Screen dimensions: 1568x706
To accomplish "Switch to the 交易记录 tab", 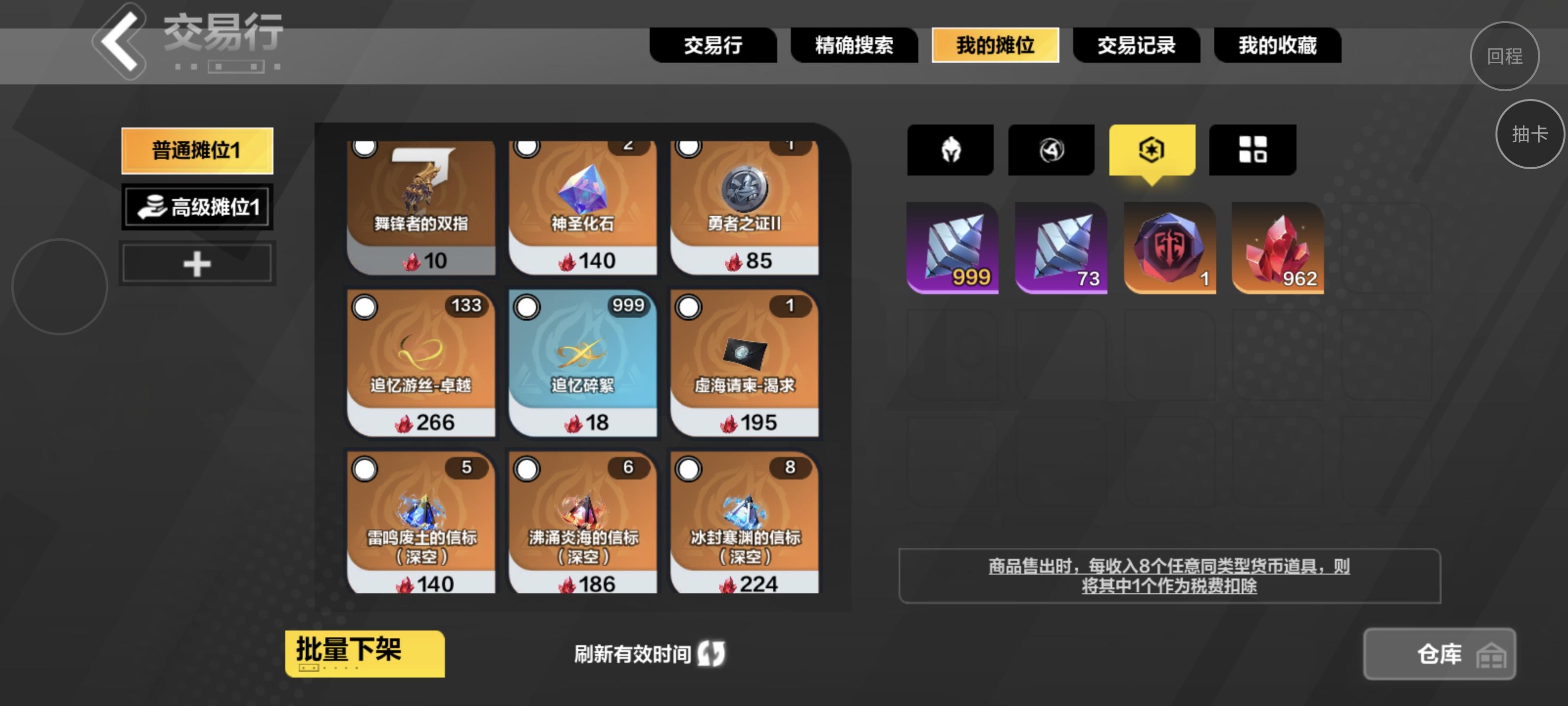I will [1137, 46].
